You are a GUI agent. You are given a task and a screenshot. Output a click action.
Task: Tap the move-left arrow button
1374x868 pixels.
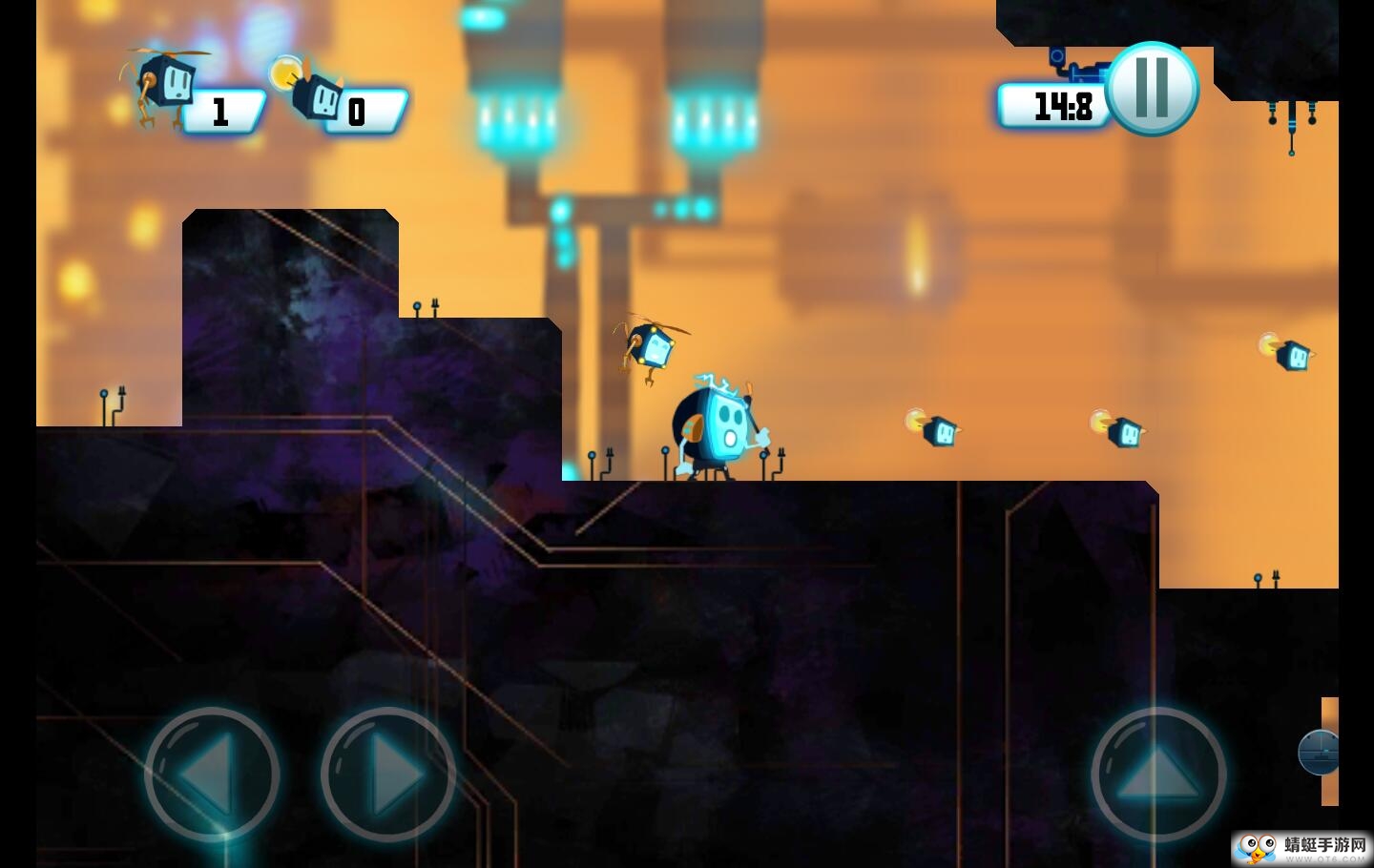click(212, 775)
